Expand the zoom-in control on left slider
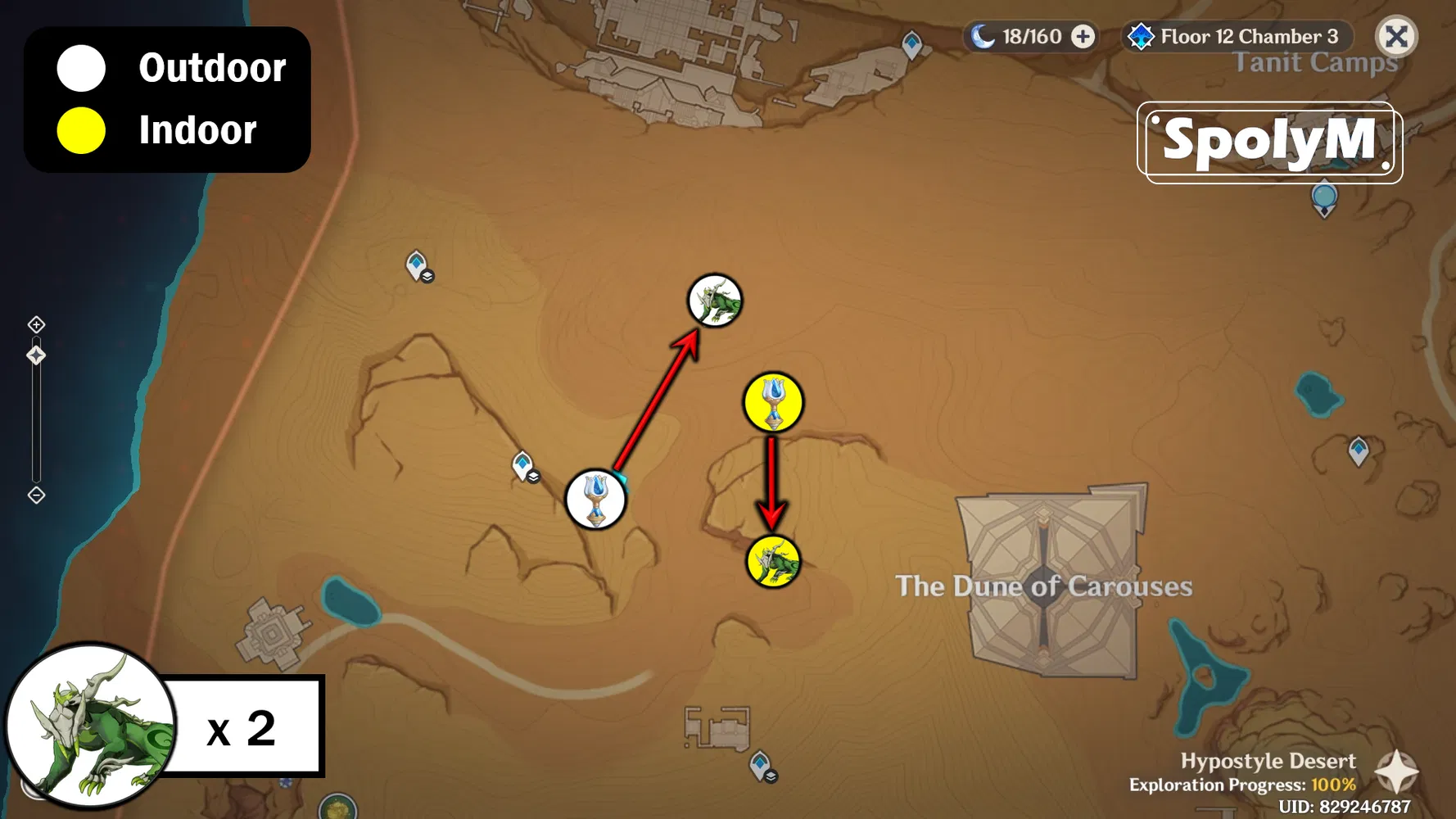The image size is (1456, 819). pos(36,324)
